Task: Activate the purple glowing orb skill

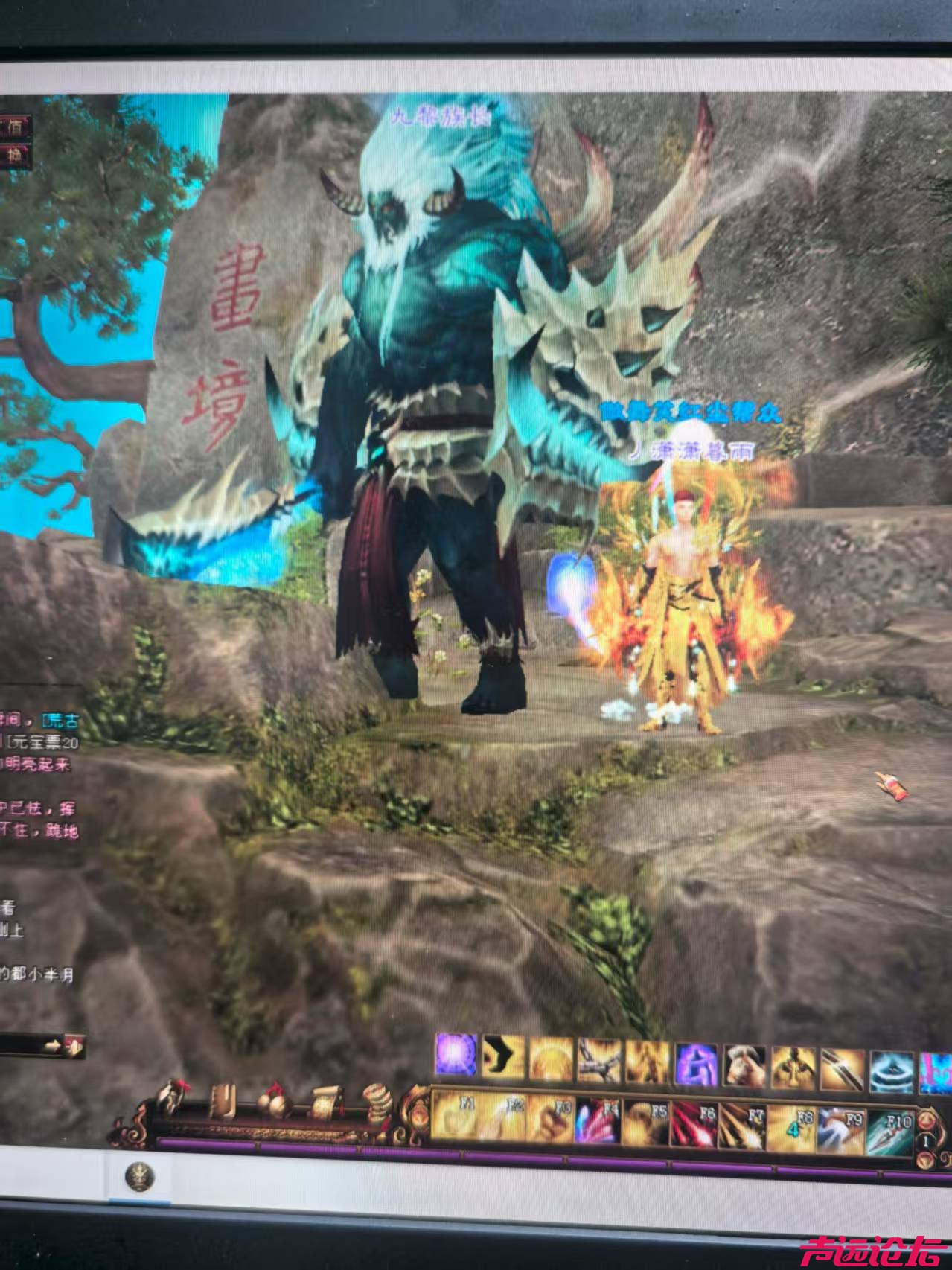Action: (x=456, y=1054)
